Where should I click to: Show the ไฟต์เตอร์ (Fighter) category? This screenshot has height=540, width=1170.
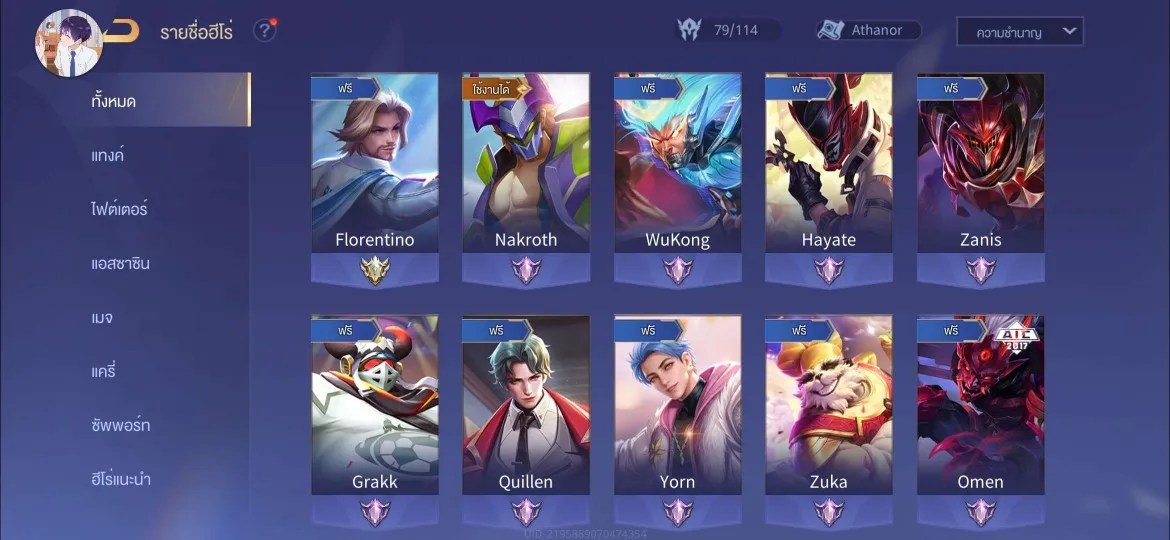click(x=119, y=209)
